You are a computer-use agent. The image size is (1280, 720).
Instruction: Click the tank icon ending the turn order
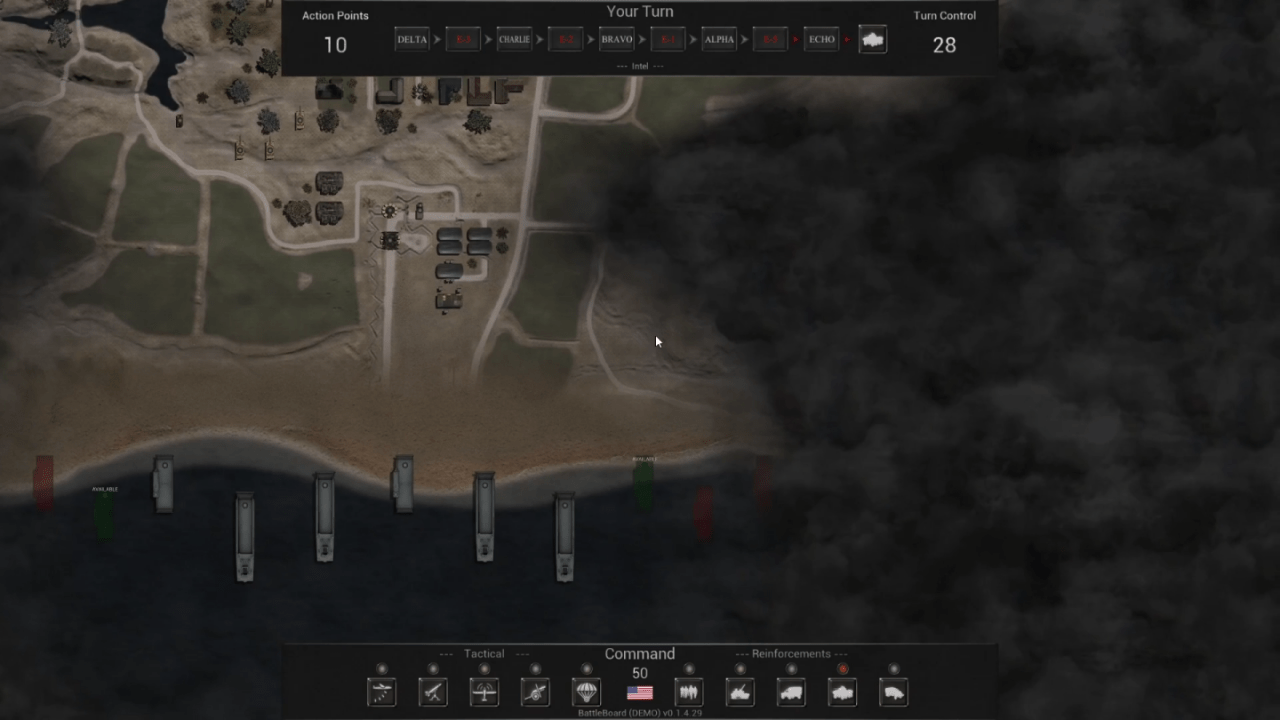tap(873, 40)
